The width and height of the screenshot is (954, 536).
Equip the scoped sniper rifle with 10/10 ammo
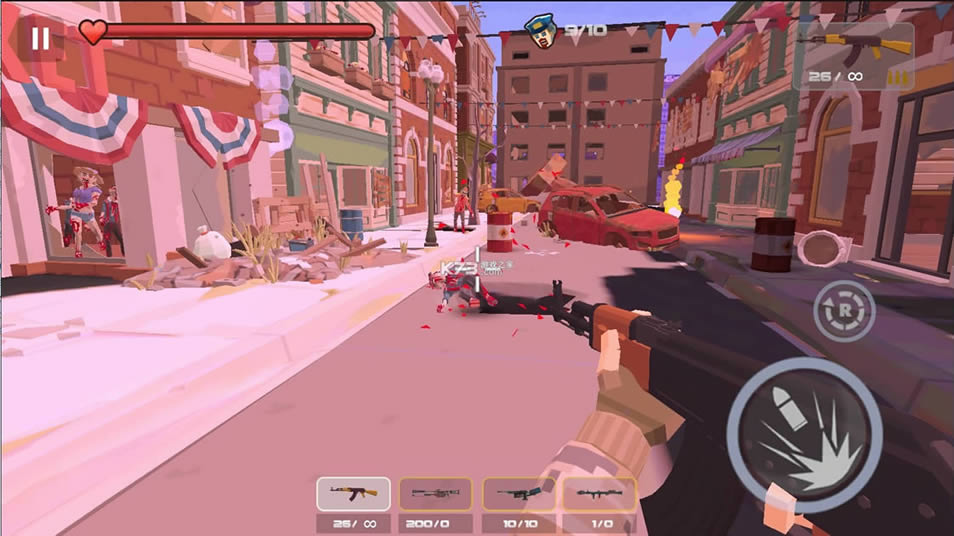(519, 494)
